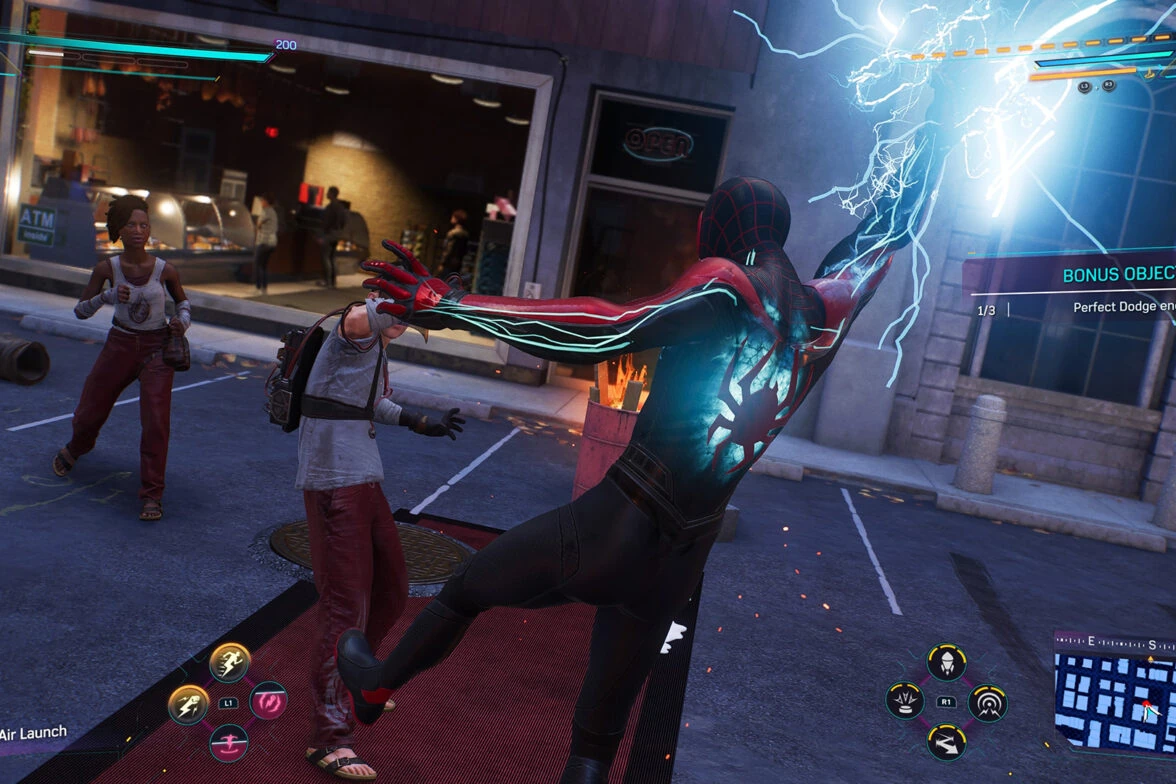
Task: Activate the running lightning figure ability
Action: (x=230, y=662)
